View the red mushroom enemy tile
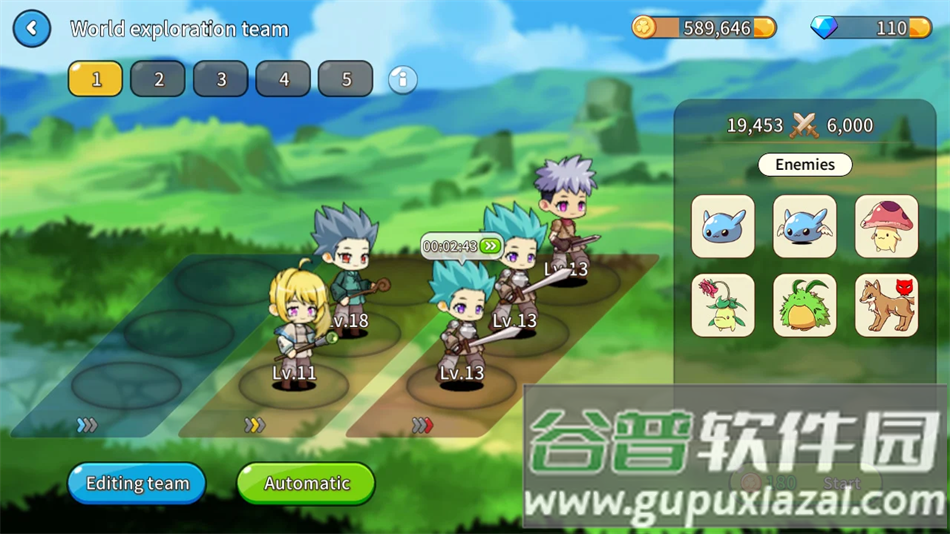950x534 pixels. pos(886,226)
